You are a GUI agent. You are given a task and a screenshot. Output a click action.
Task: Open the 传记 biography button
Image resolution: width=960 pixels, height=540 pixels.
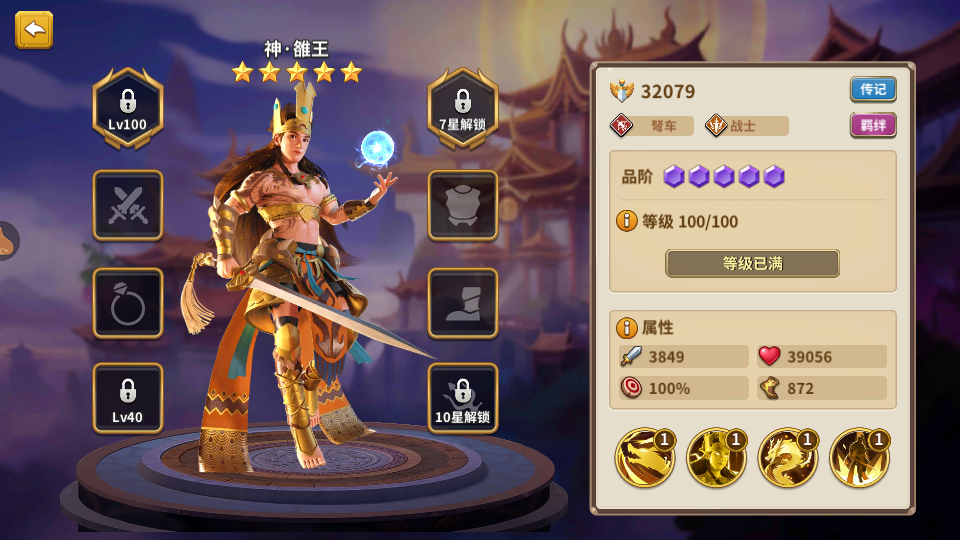click(x=873, y=89)
